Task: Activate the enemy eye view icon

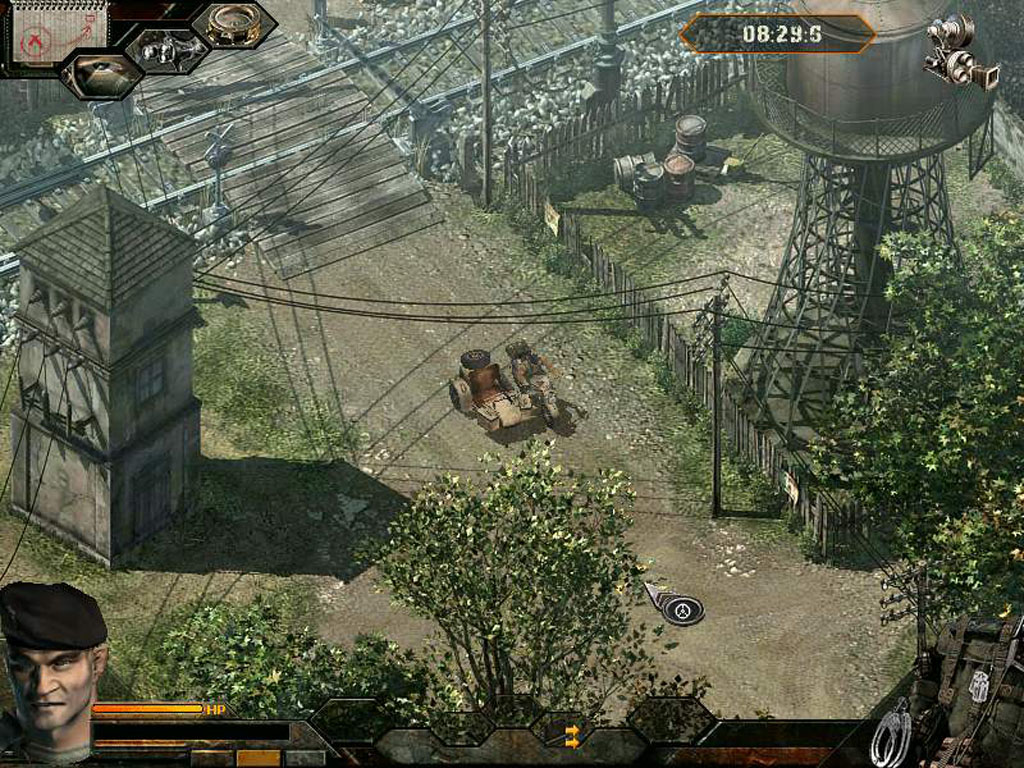Action: [x=100, y=75]
